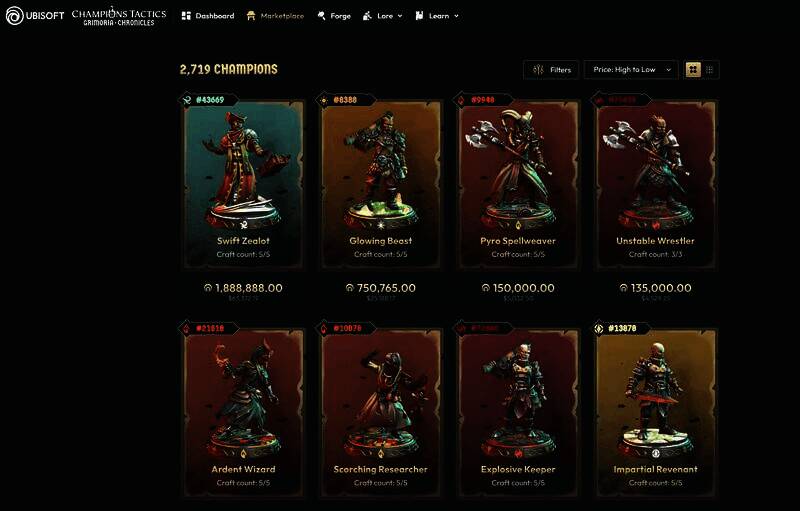Switch to the compact grid view
Image resolution: width=800 pixels, height=511 pixels.
[x=710, y=70]
